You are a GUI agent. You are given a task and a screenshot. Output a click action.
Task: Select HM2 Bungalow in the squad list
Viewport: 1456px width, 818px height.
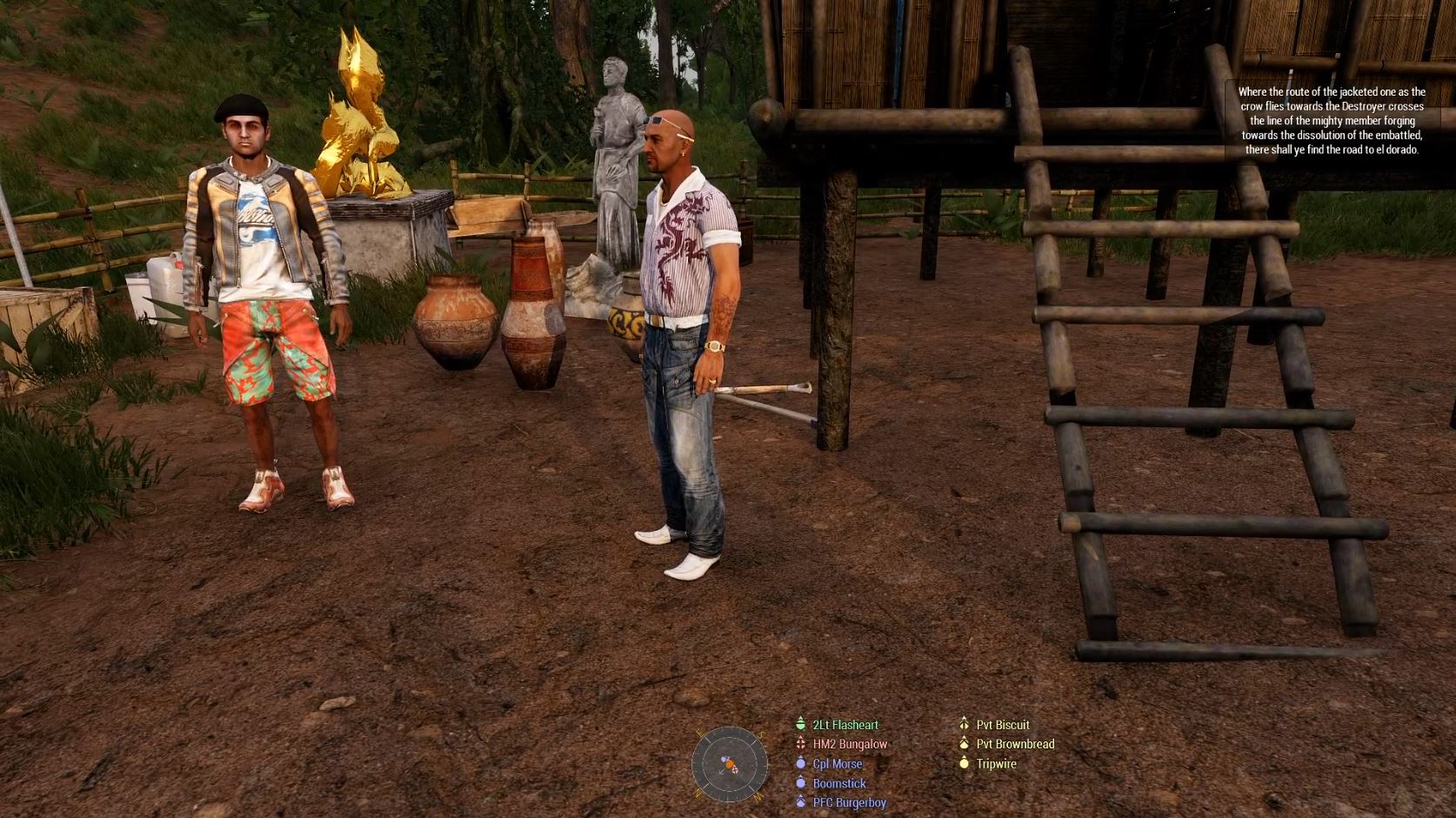coord(849,744)
